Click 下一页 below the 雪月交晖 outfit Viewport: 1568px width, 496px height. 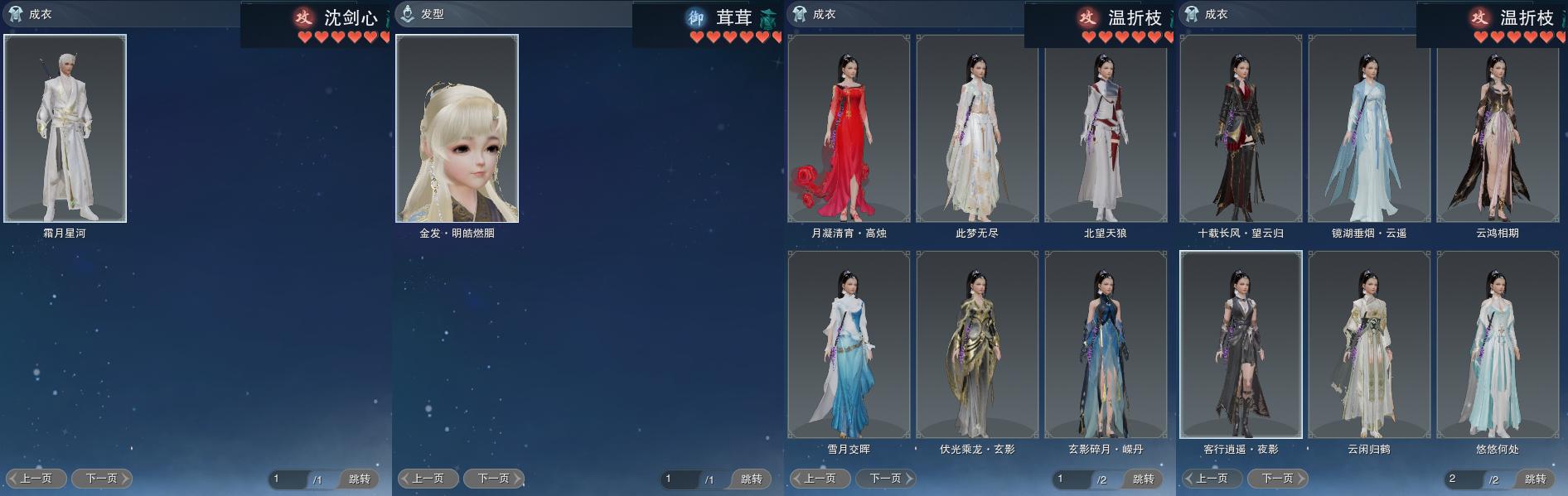(x=886, y=479)
